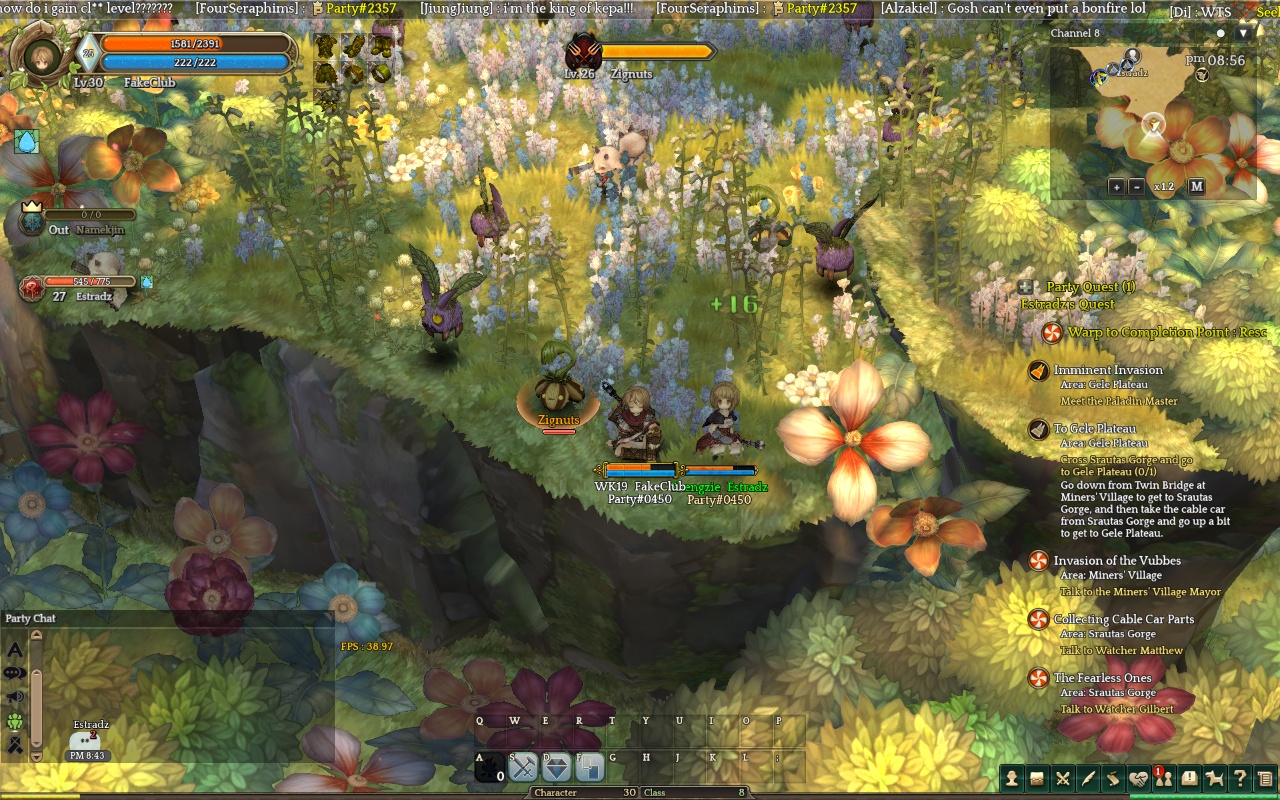Zoom in the minimap with plus button
Image resolution: width=1280 pixels, height=800 pixels.
(x=1116, y=187)
